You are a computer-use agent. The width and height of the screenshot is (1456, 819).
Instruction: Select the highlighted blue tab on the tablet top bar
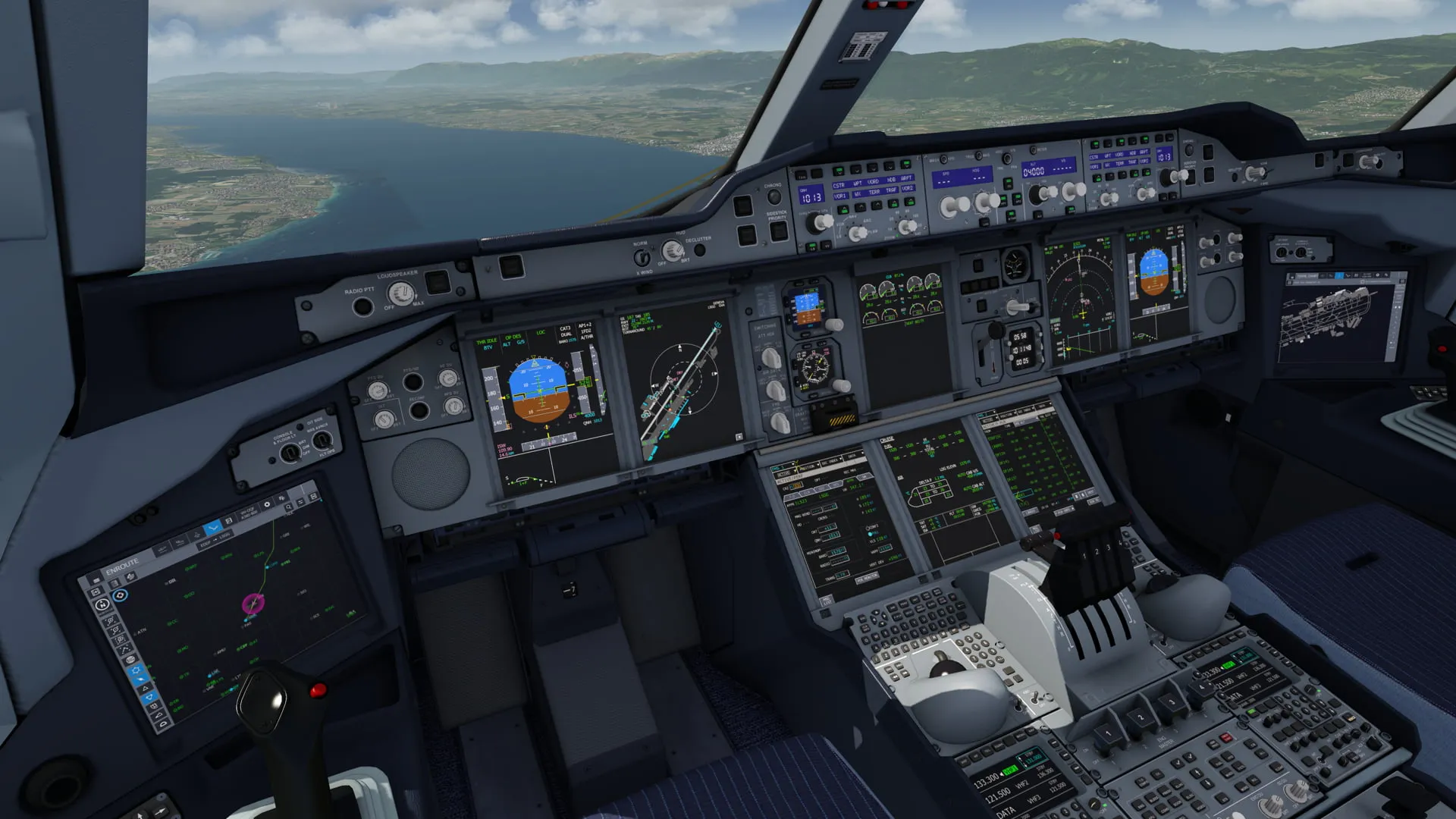212,526
